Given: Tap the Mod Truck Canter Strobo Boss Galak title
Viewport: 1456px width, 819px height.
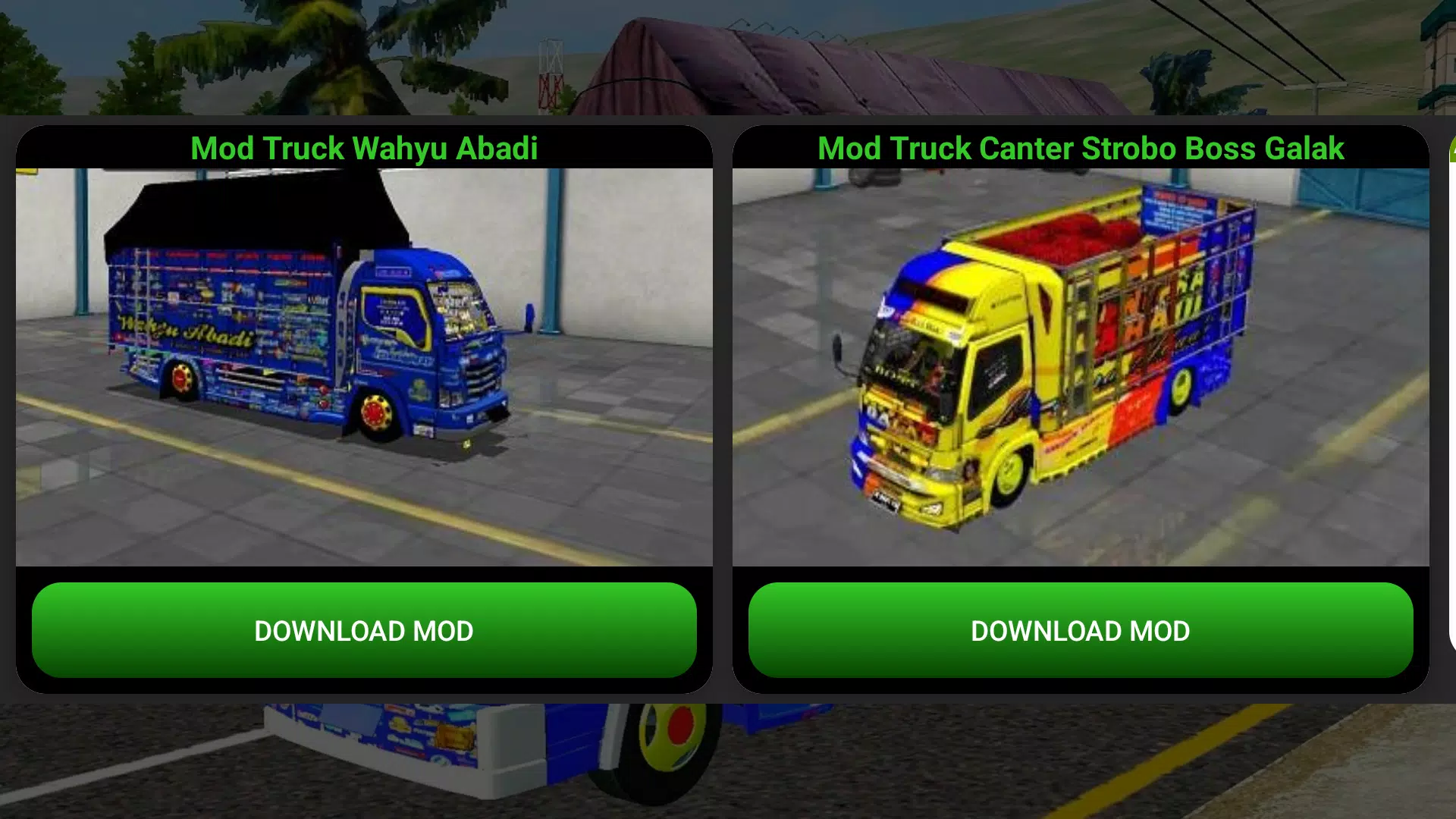Looking at the screenshot, I should click(x=1081, y=149).
